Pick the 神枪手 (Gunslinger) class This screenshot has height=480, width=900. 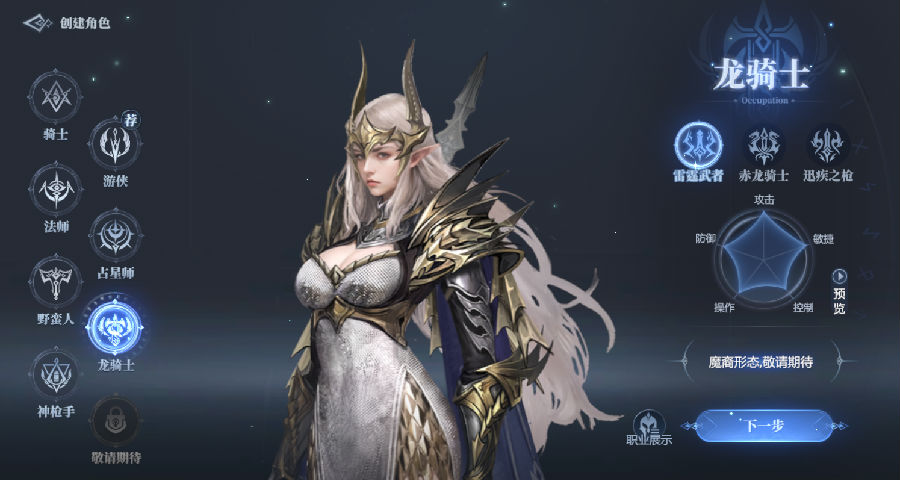[55, 373]
